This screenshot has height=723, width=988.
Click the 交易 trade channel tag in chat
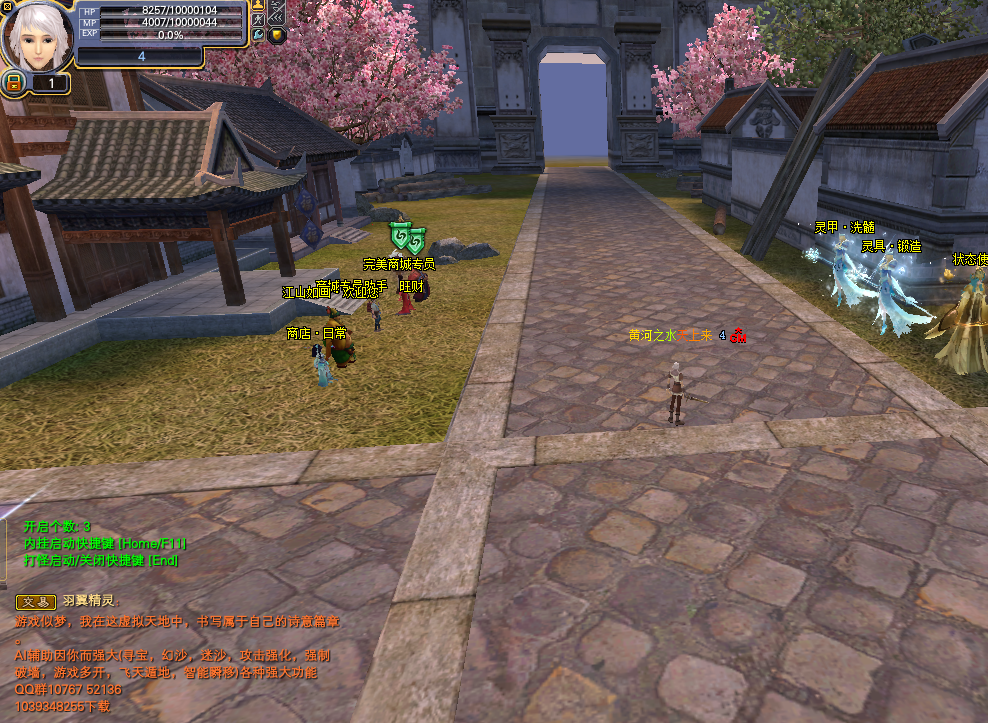tap(35, 602)
